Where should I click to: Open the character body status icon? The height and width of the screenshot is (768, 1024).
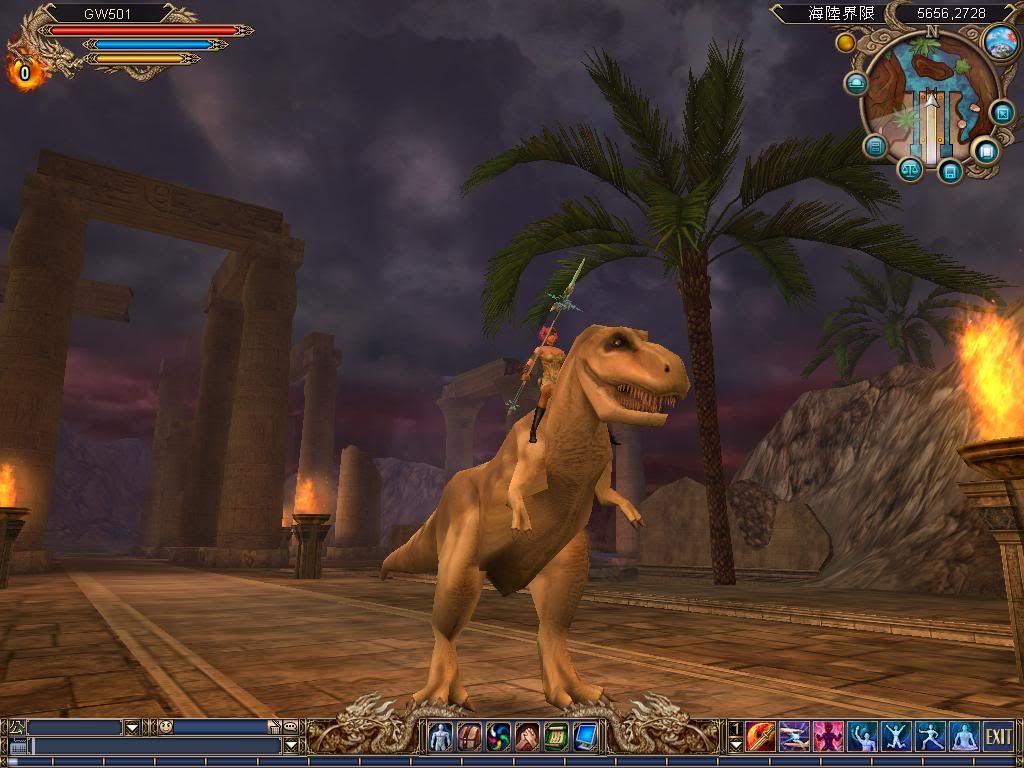click(441, 737)
